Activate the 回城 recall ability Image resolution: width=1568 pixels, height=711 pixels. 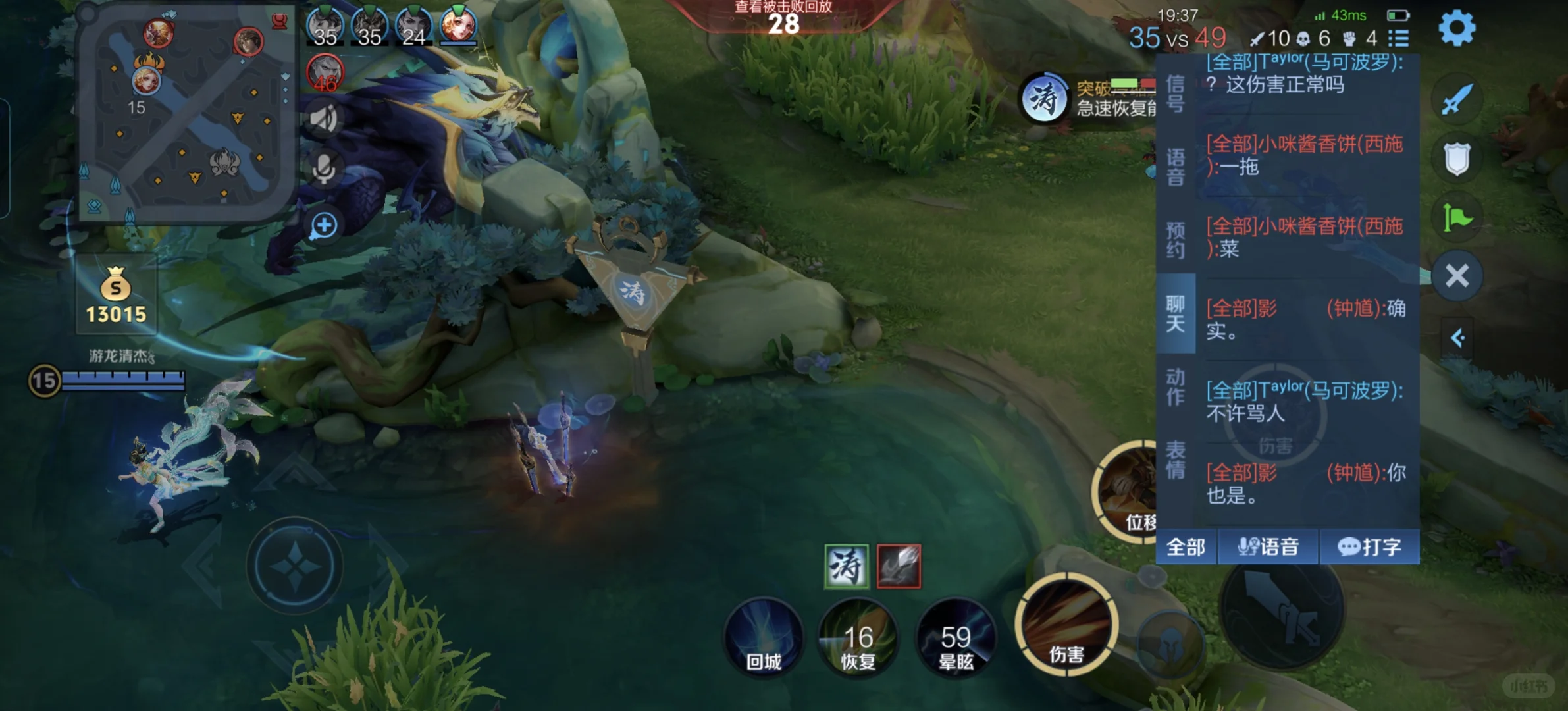click(x=764, y=637)
